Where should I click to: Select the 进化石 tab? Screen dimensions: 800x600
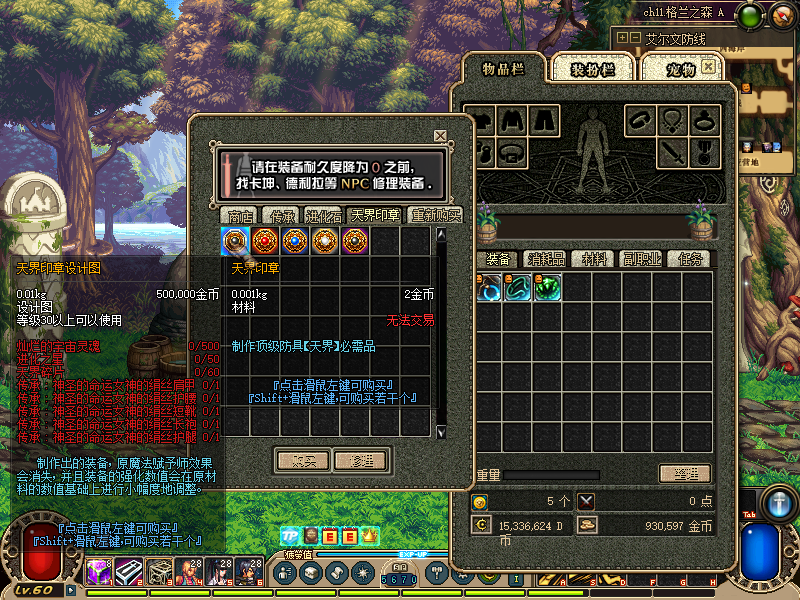coord(323,216)
